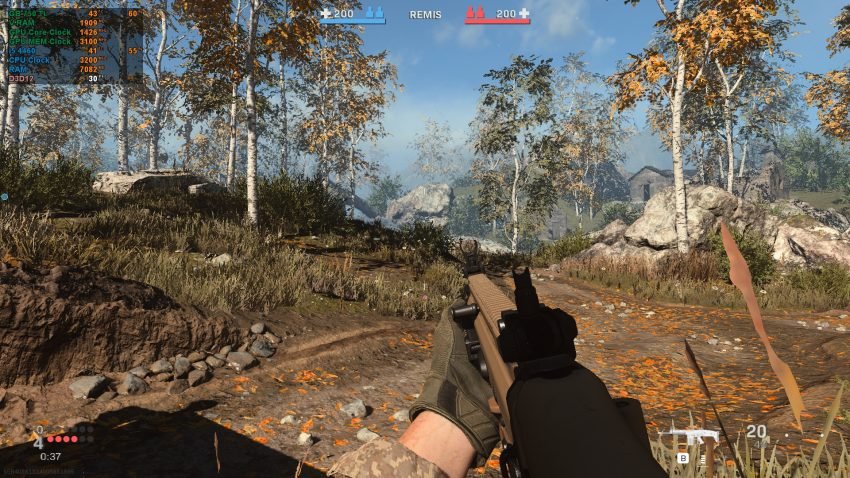
Task: Click the red team soldiers icon
Action: pos(476,13)
